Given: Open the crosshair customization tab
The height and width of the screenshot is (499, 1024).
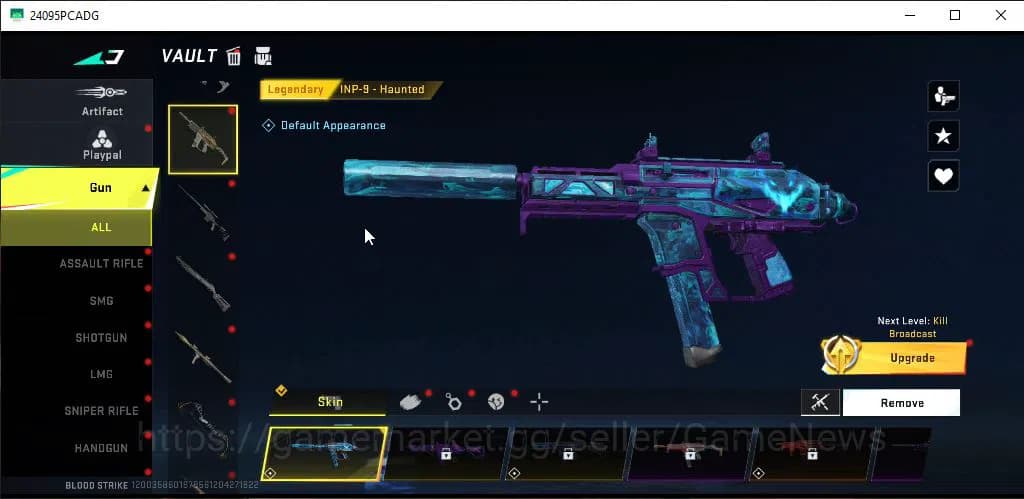Looking at the screenshot, I should [539, 402].
